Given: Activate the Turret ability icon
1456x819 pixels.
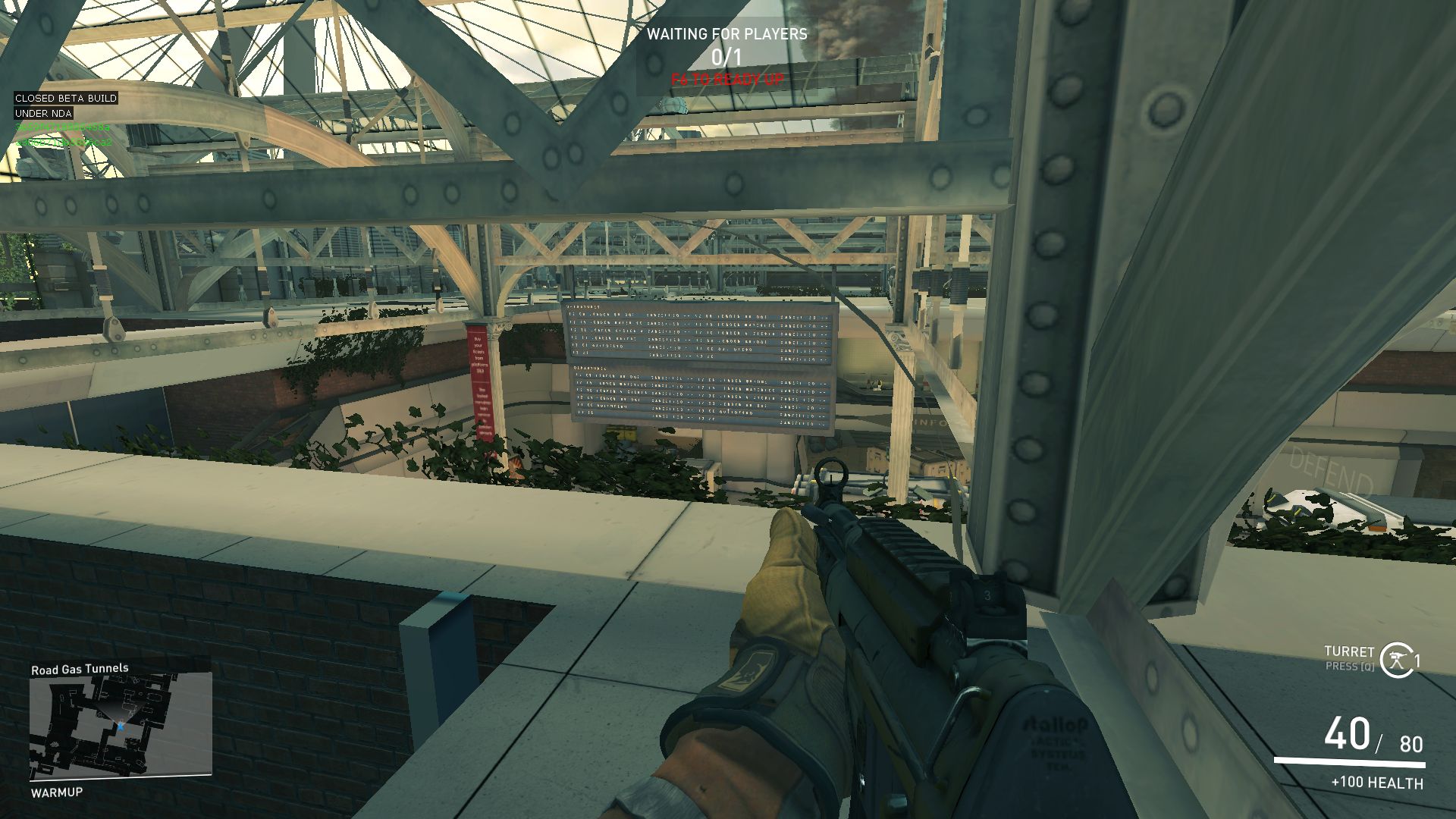Looking at the screenshot, I should (x=1395, y=660).
